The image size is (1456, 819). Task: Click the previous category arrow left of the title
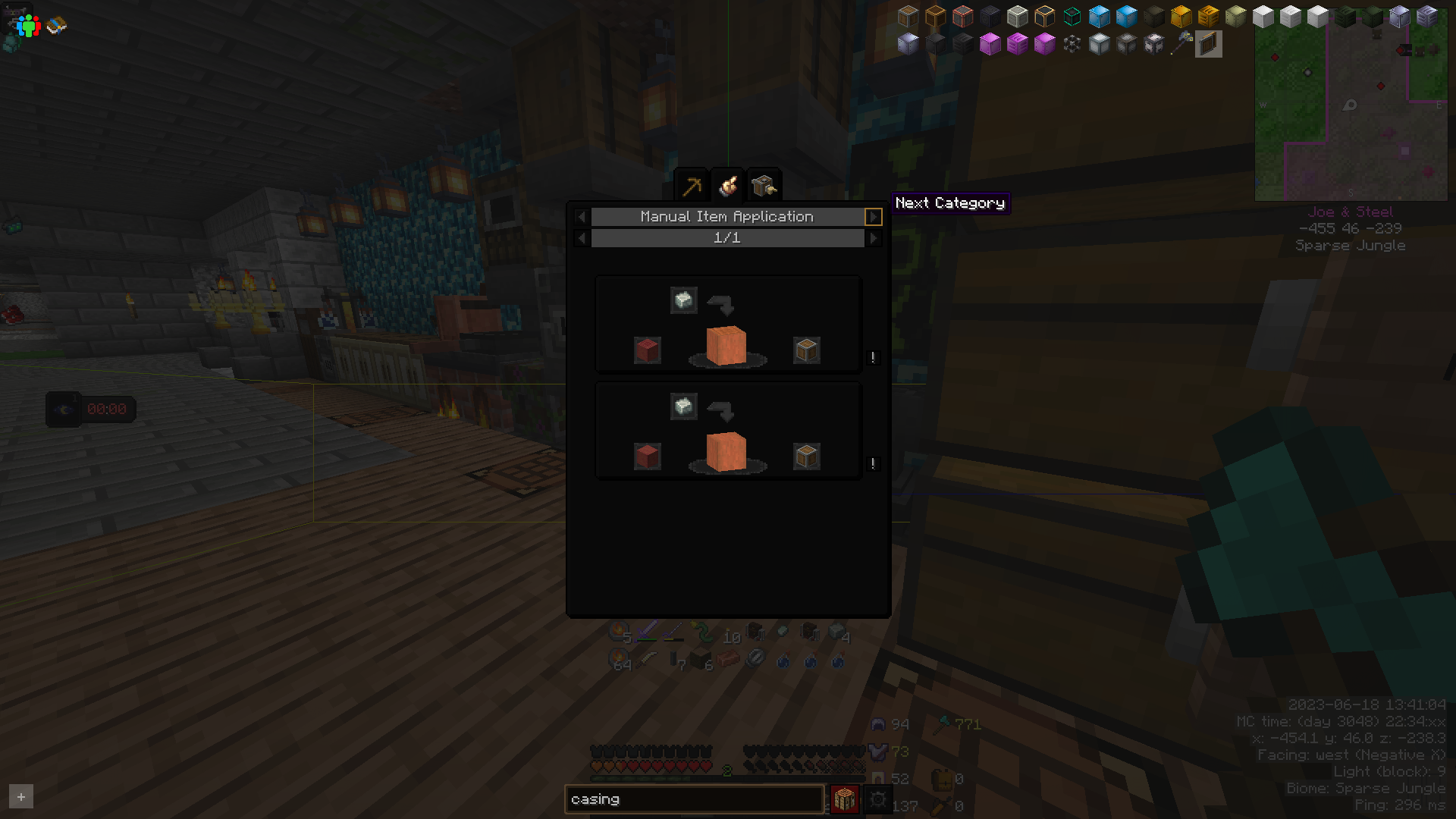pyautogui.click(x=582, y=217)
